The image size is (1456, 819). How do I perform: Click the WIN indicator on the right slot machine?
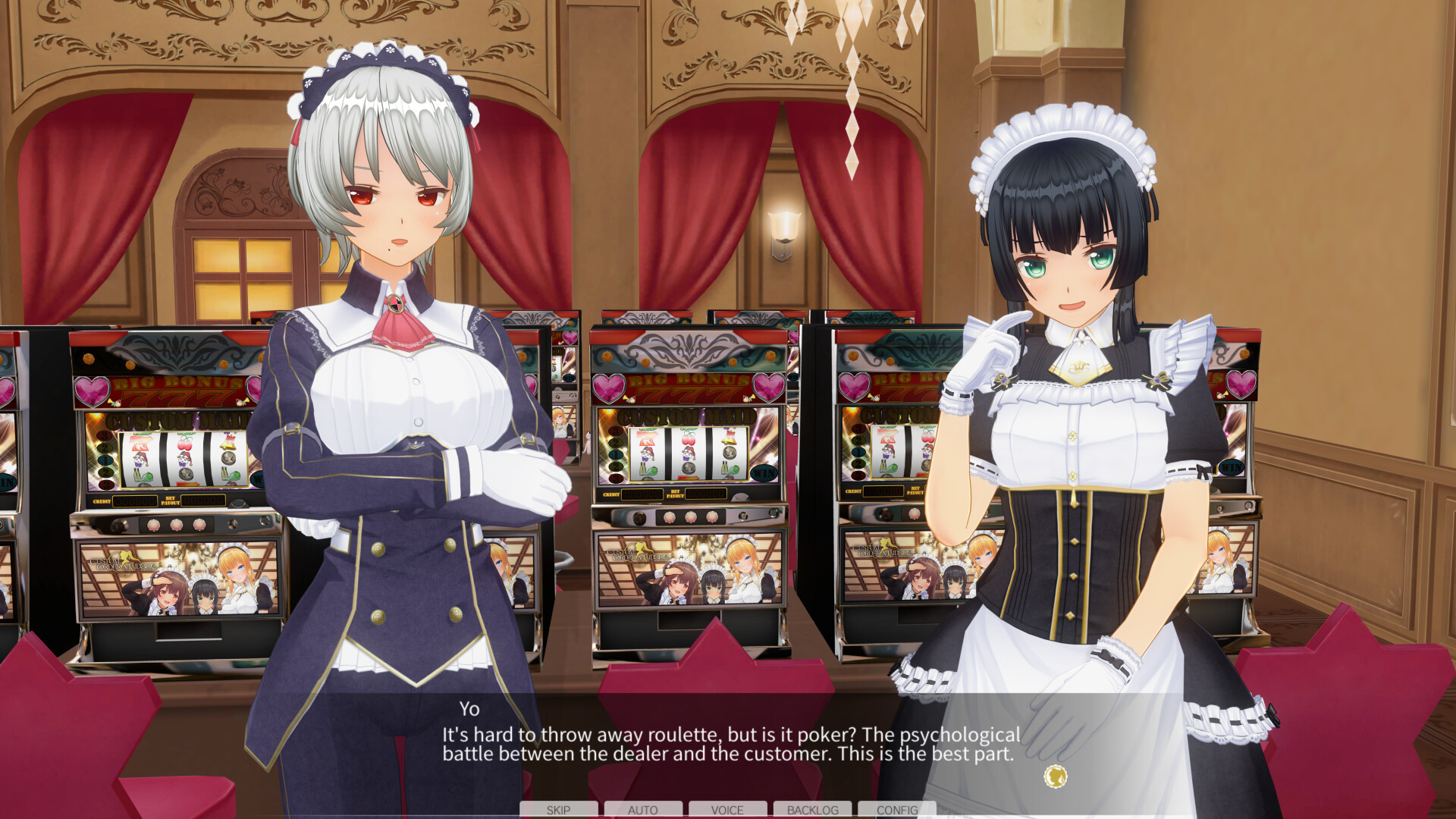1232,467
